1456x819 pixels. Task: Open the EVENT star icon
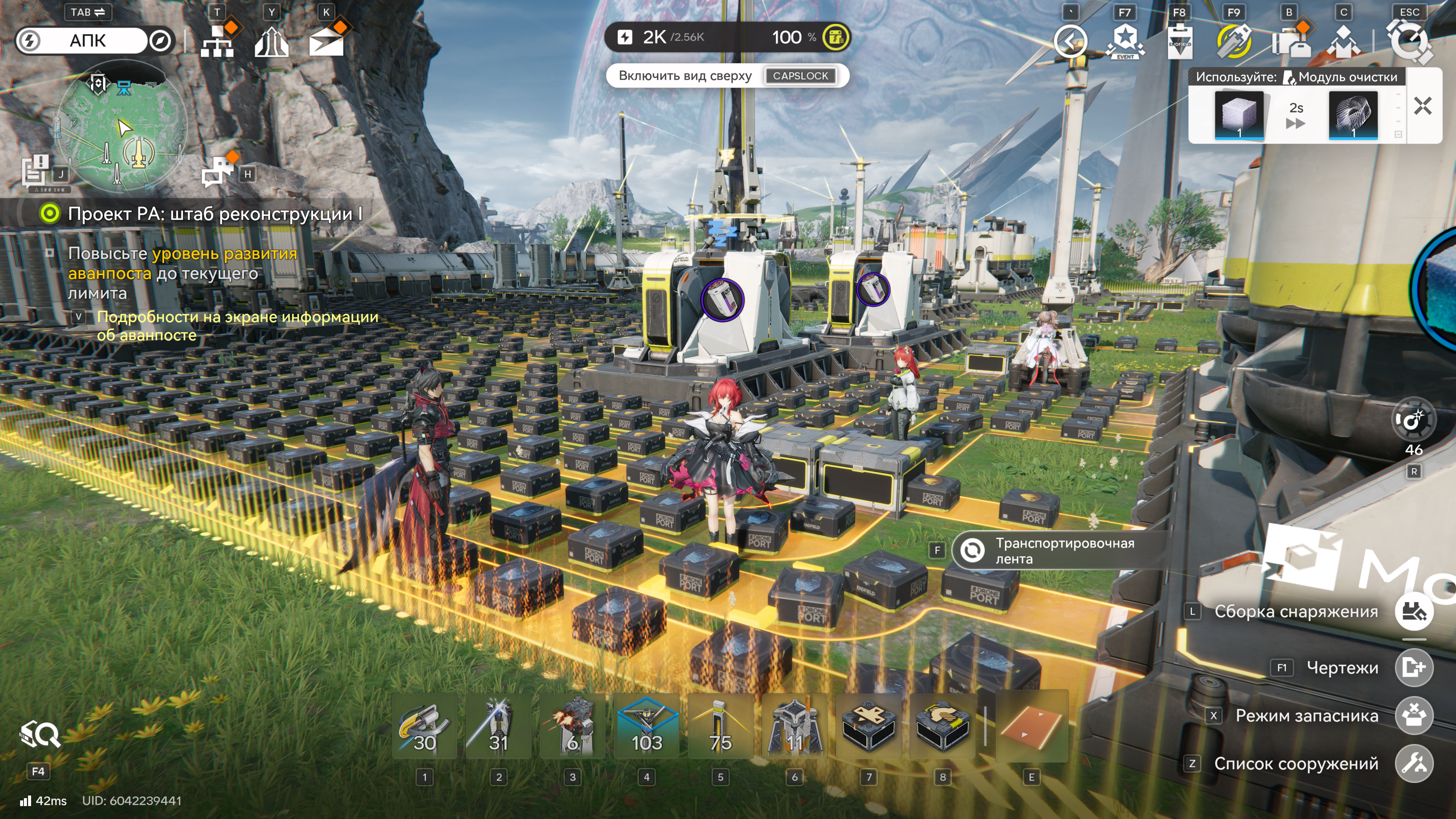1125,41
